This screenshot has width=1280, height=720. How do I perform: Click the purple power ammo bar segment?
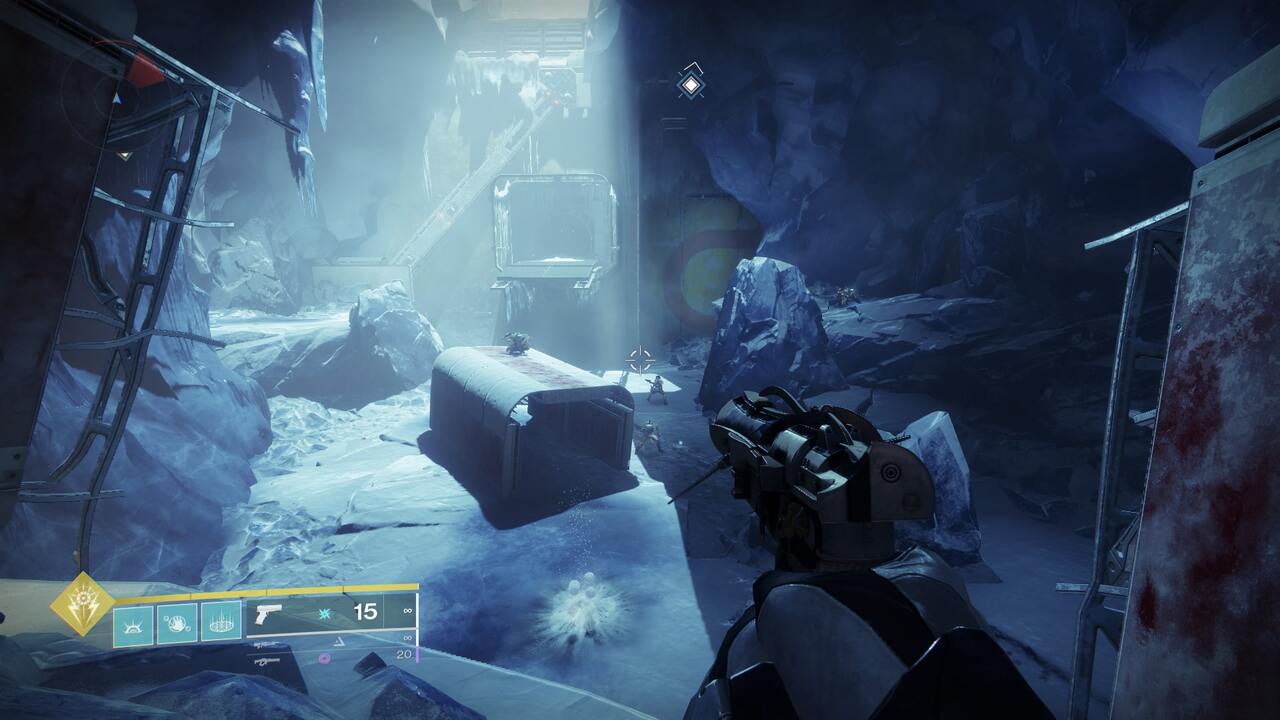[417, 653]
